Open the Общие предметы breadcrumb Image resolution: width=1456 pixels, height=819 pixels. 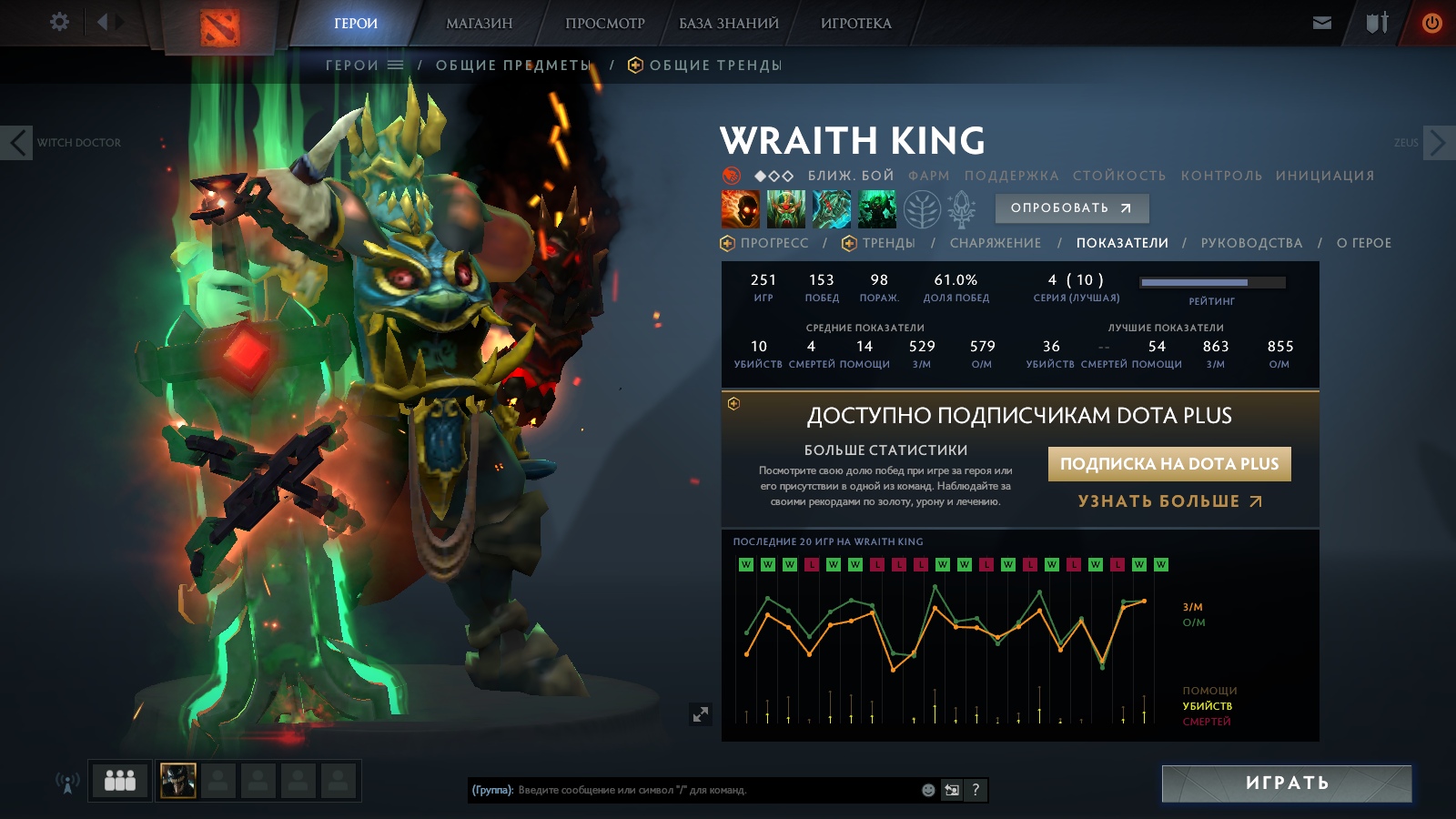click(x=513, y=66)
